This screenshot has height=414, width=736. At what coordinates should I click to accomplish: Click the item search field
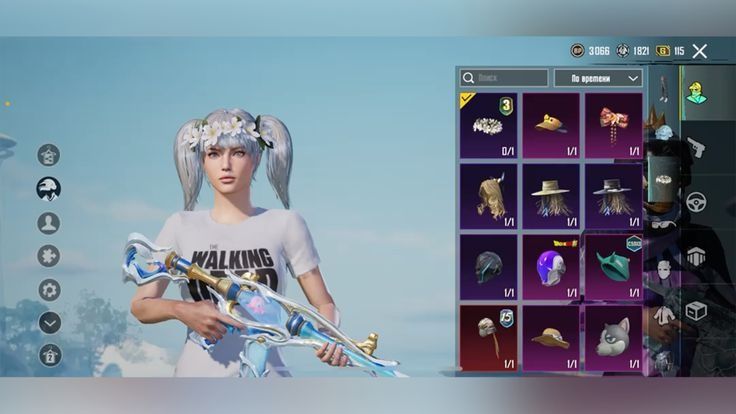coord(504,77)
